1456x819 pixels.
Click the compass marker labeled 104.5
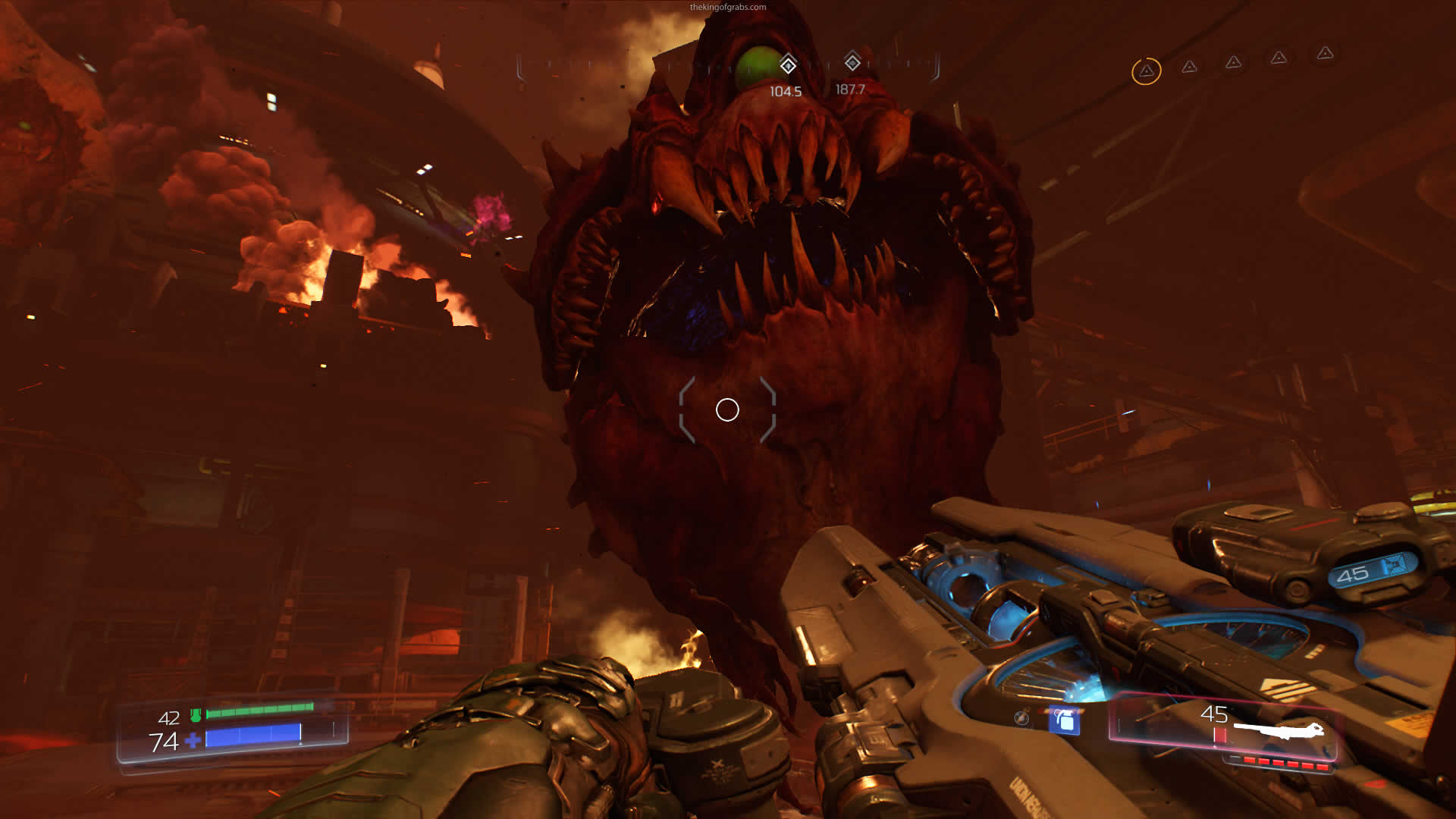pos(788,65)
